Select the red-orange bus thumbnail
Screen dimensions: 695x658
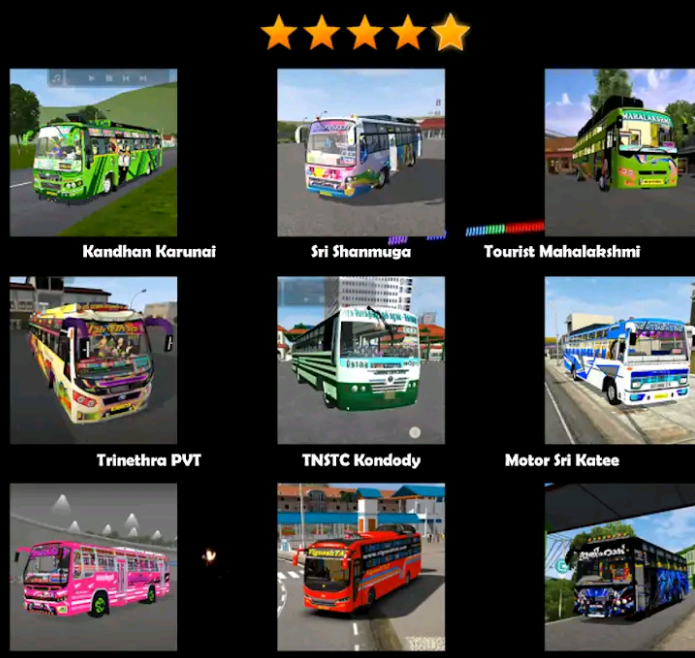pyautogui.click(x=361, y=567)
